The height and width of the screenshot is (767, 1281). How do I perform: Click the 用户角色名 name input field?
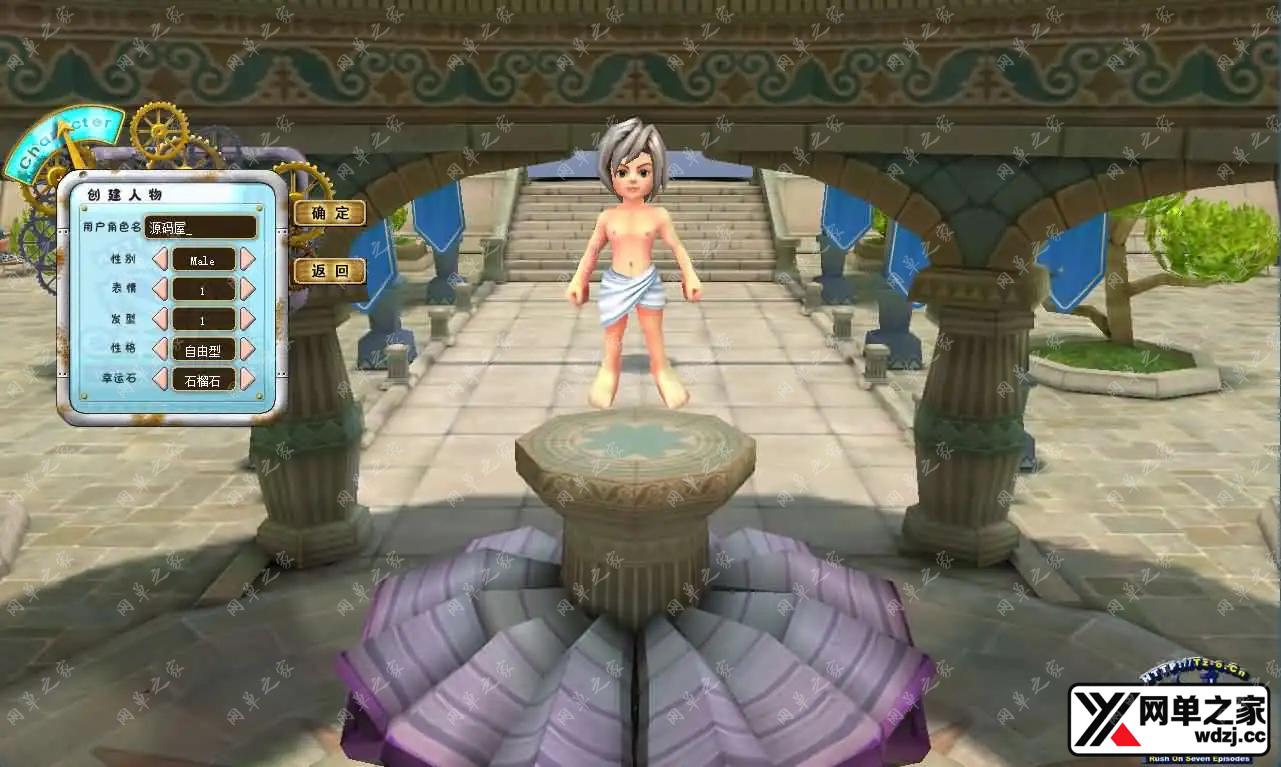200,227
